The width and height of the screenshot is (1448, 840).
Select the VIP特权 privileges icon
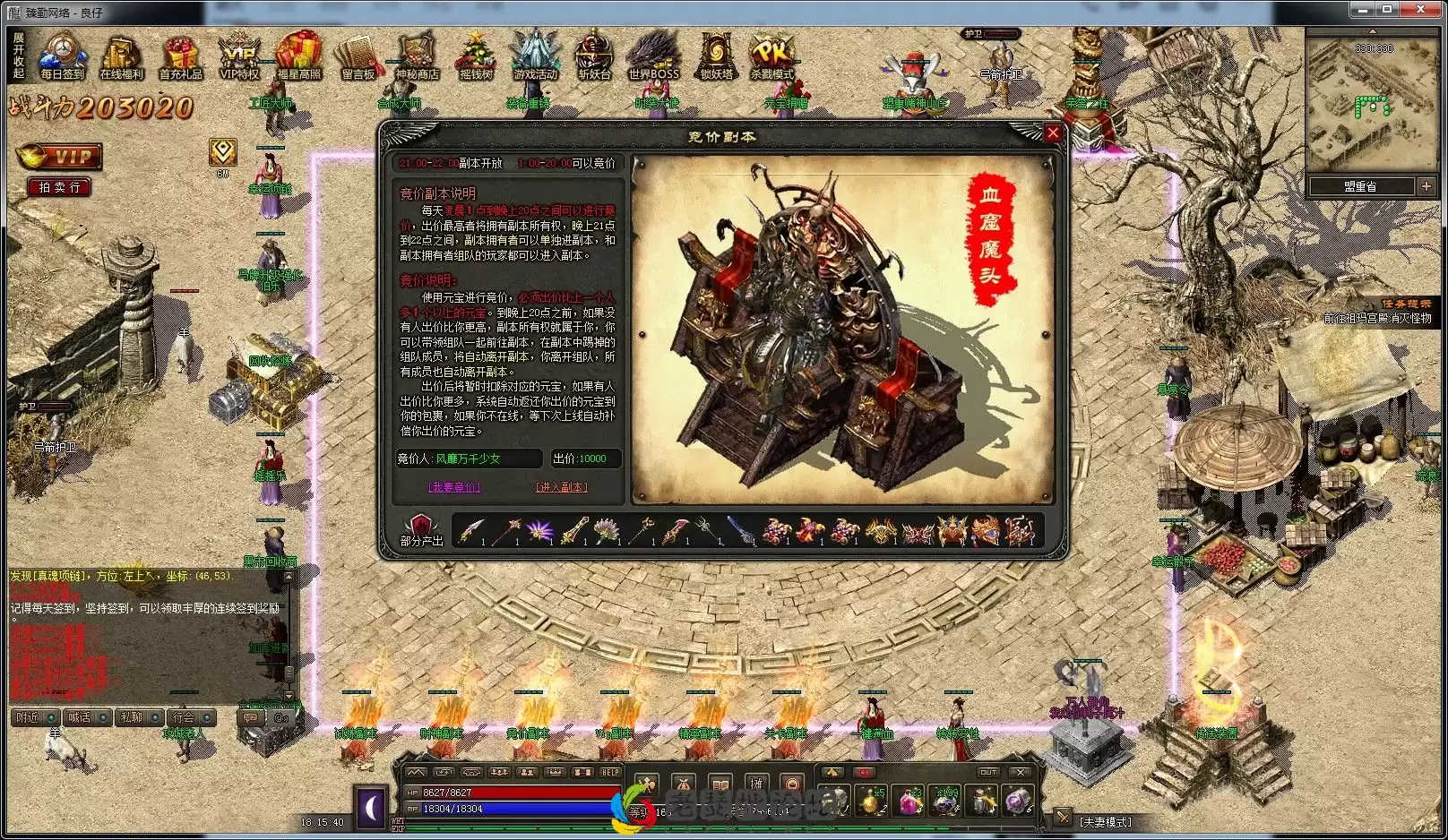(239, 54)
